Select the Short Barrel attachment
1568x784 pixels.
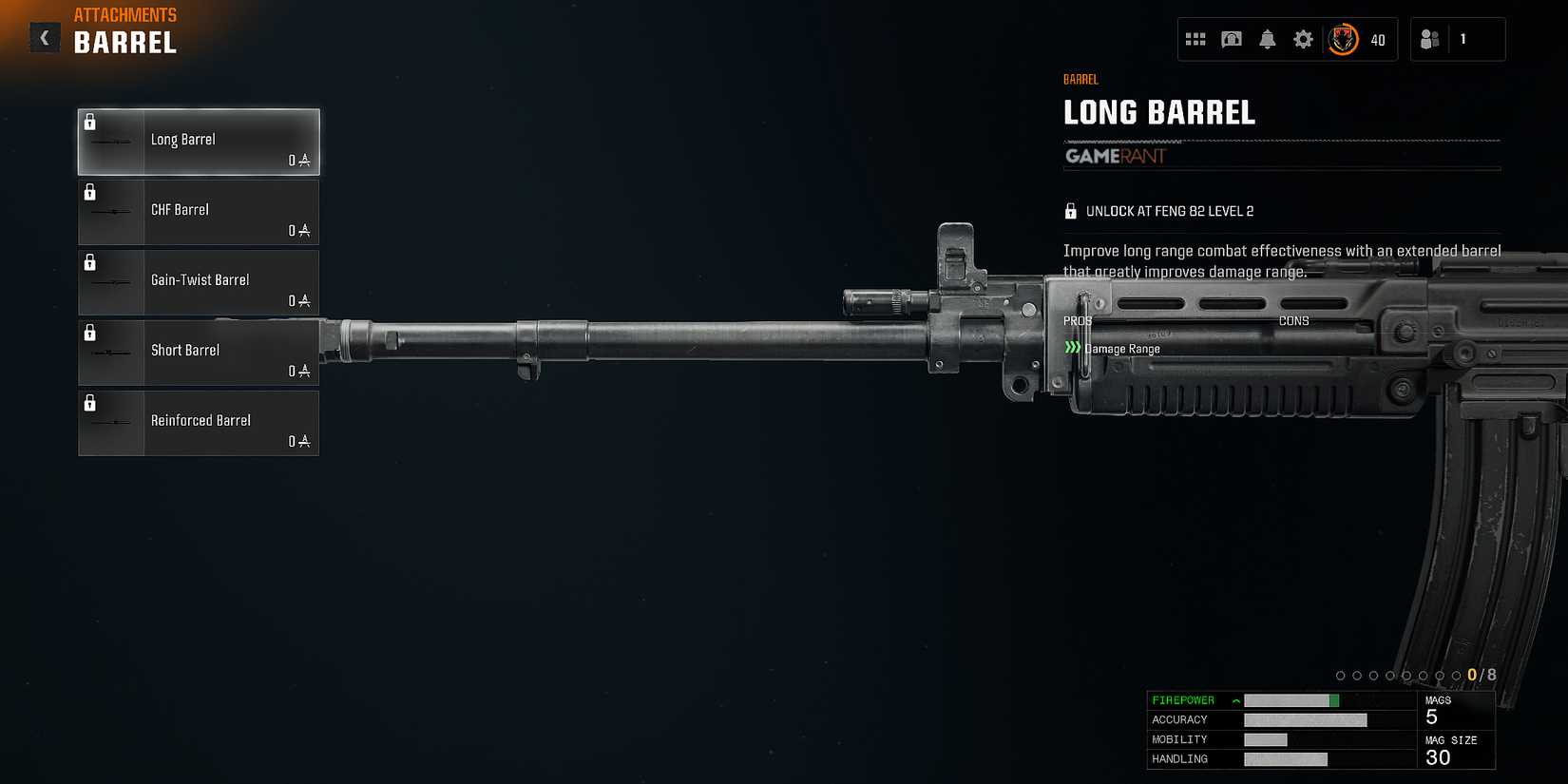198,352
